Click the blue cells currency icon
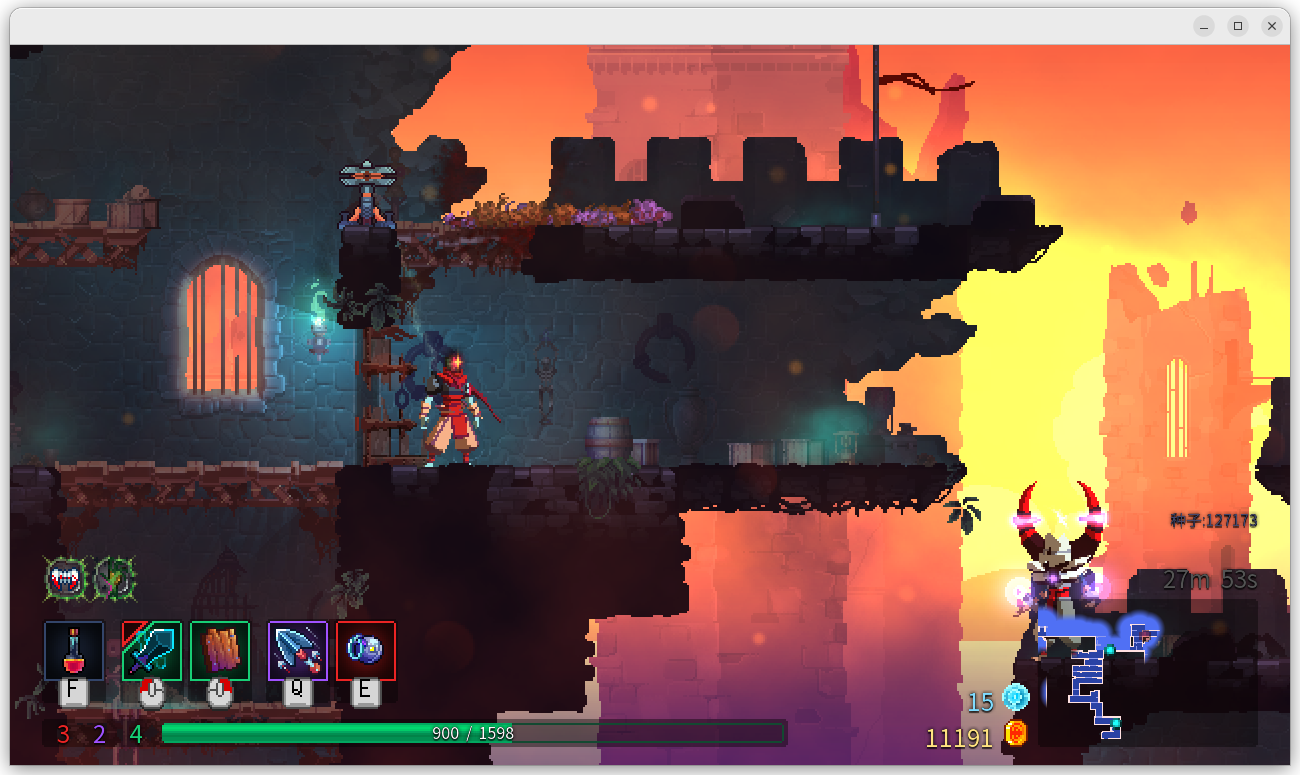Screen dimensions: 1300x775 1016,698
